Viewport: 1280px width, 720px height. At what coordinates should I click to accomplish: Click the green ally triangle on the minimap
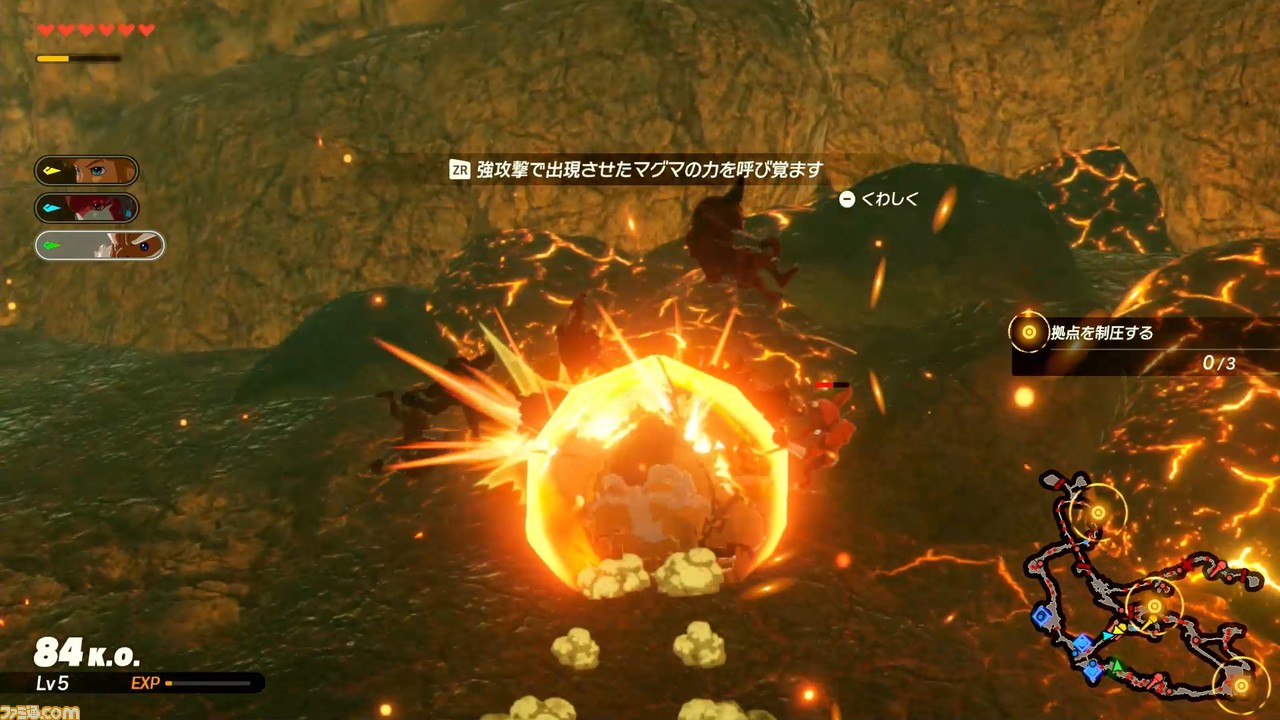pos(1116,665)
